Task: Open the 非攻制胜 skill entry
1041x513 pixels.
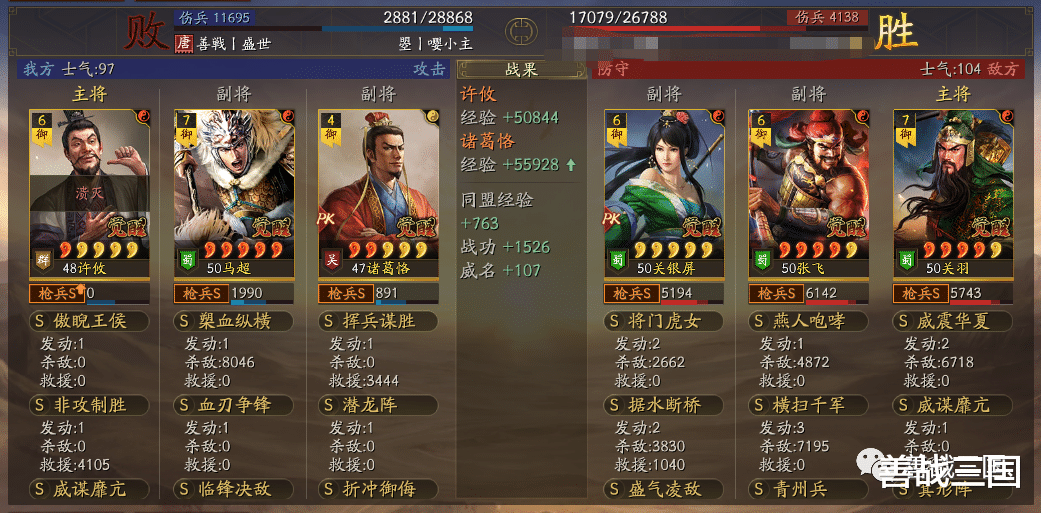Action: (x=89, y=405)
